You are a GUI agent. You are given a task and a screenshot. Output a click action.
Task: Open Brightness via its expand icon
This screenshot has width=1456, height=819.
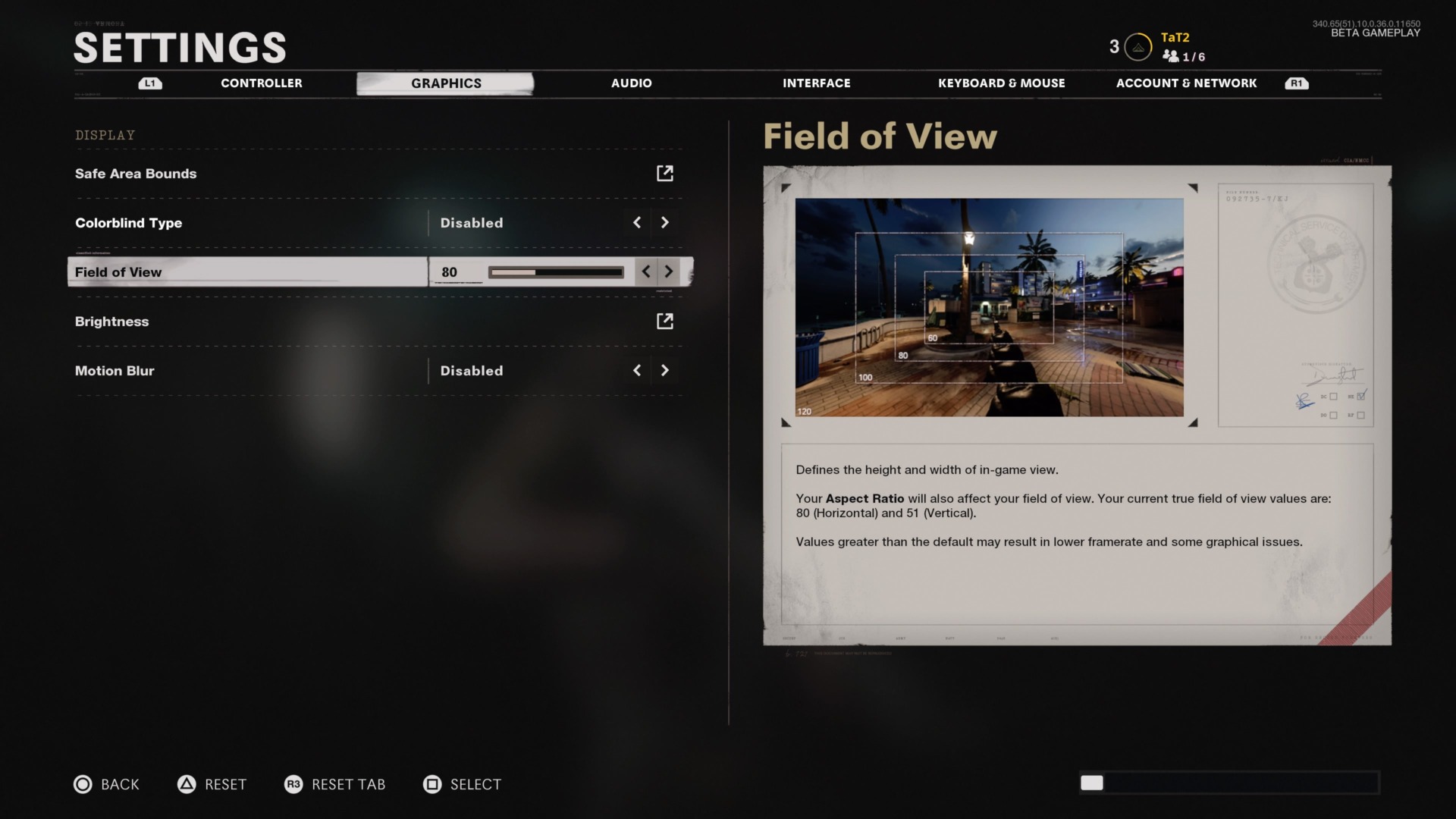(665, 321)
